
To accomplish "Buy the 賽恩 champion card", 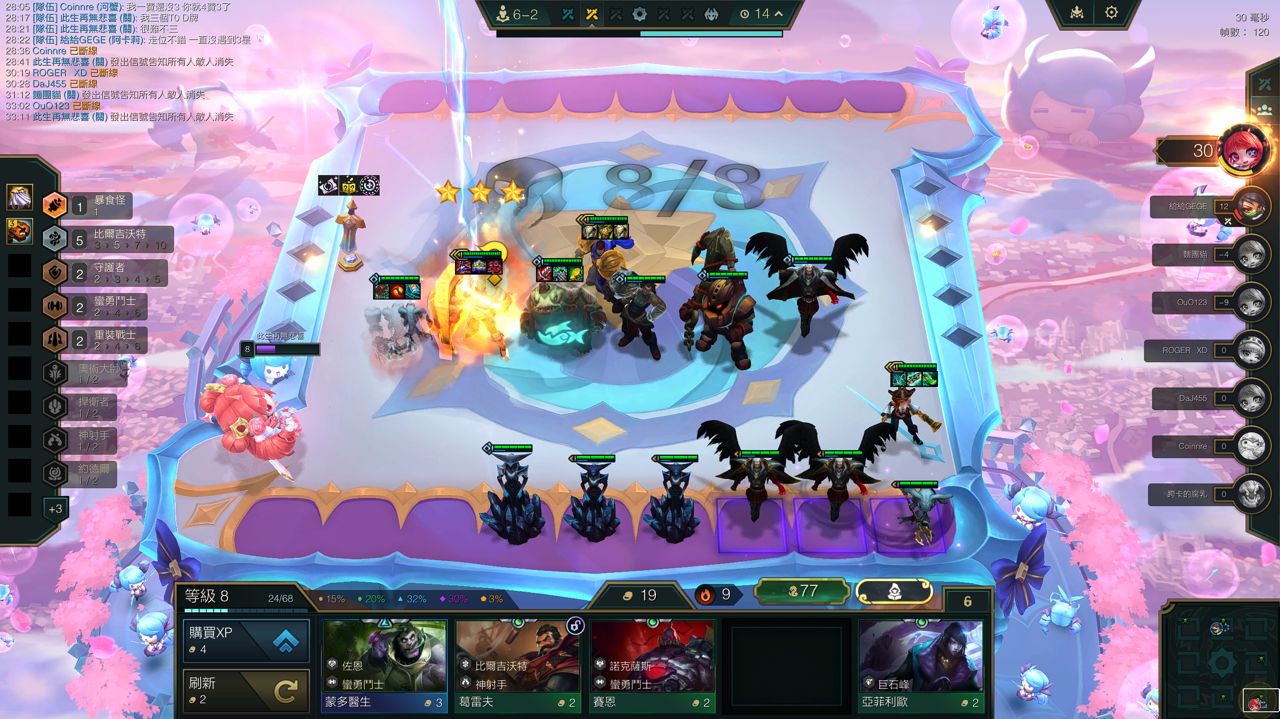I will [x=652, y=665].
